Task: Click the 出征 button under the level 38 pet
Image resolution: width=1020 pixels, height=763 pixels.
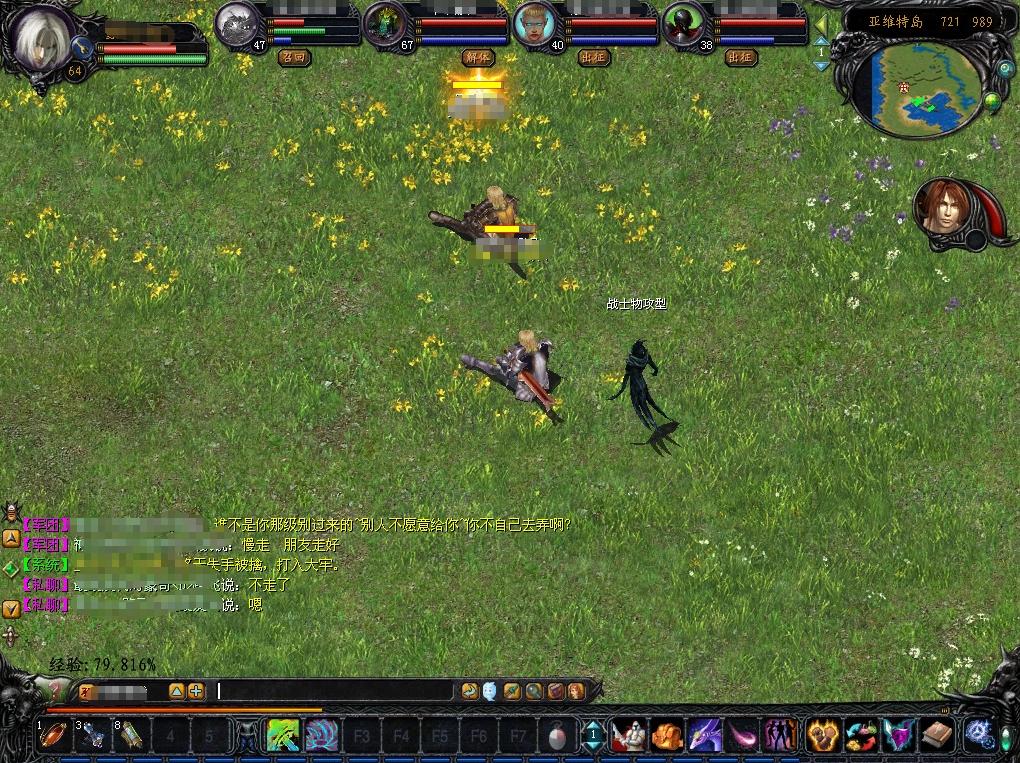Action: pyautogui.click(x=741, y=57)
